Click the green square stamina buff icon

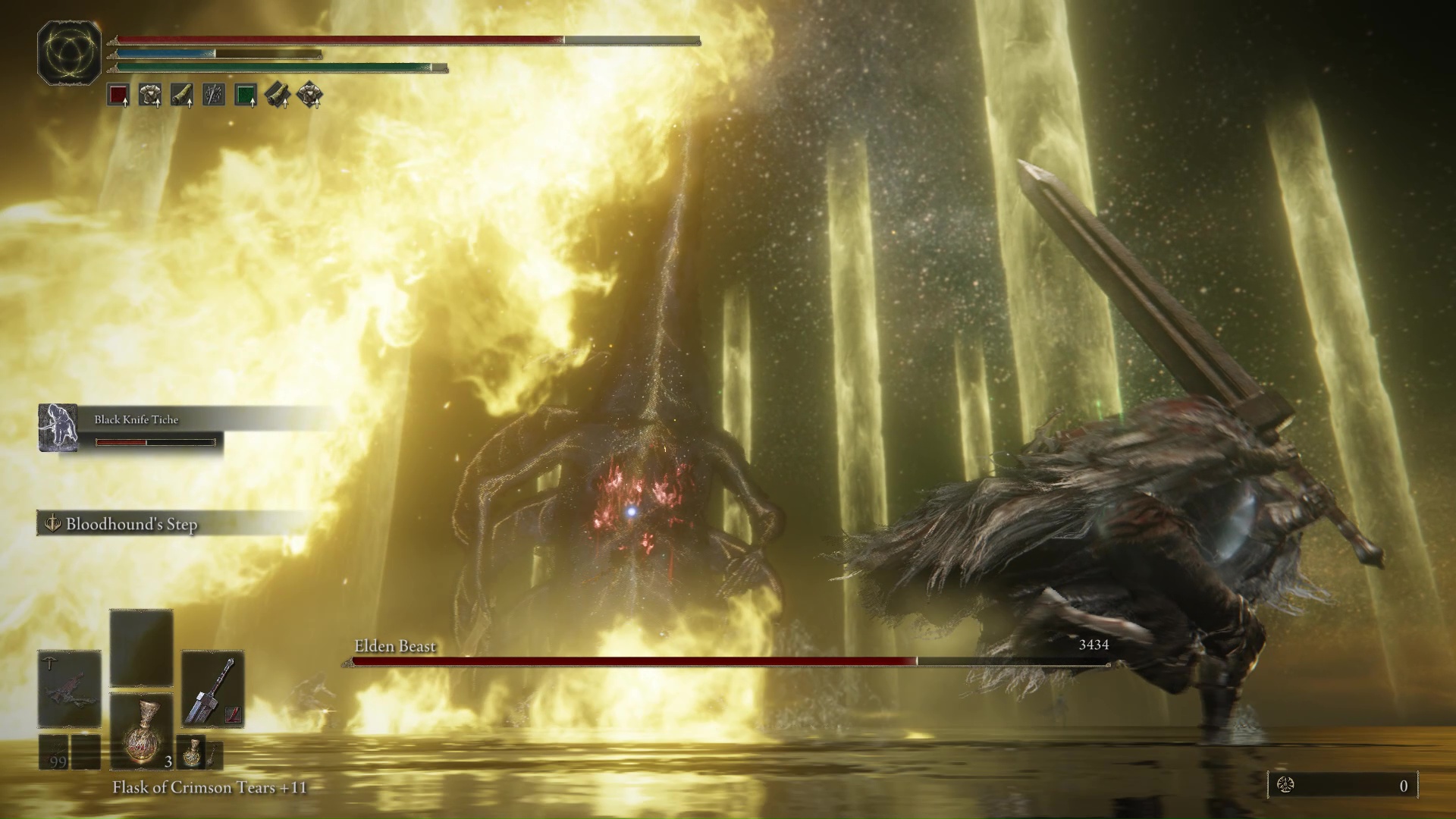tap(246, 96)
